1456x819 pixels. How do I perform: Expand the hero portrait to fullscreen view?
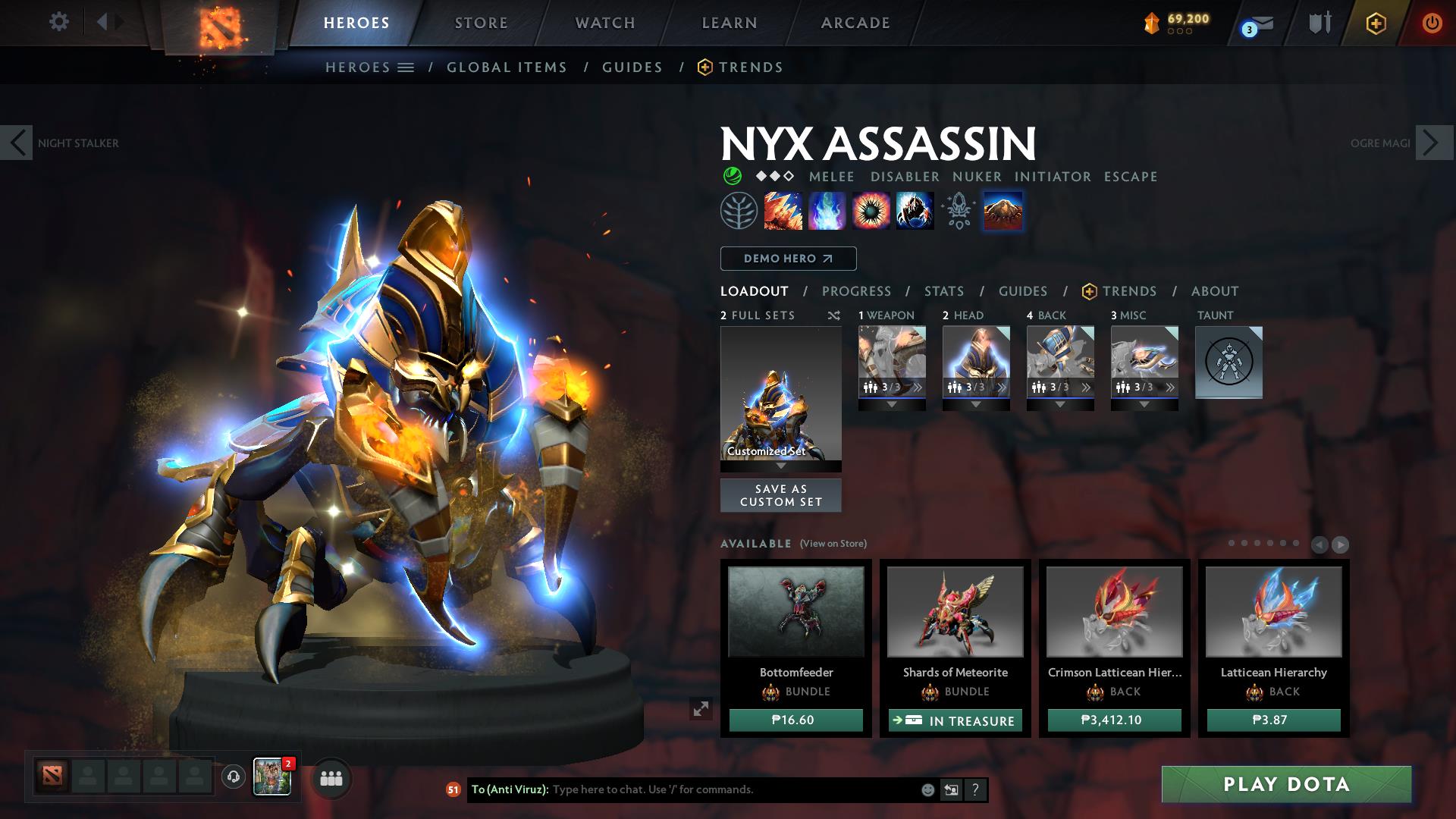pos(701,709)
